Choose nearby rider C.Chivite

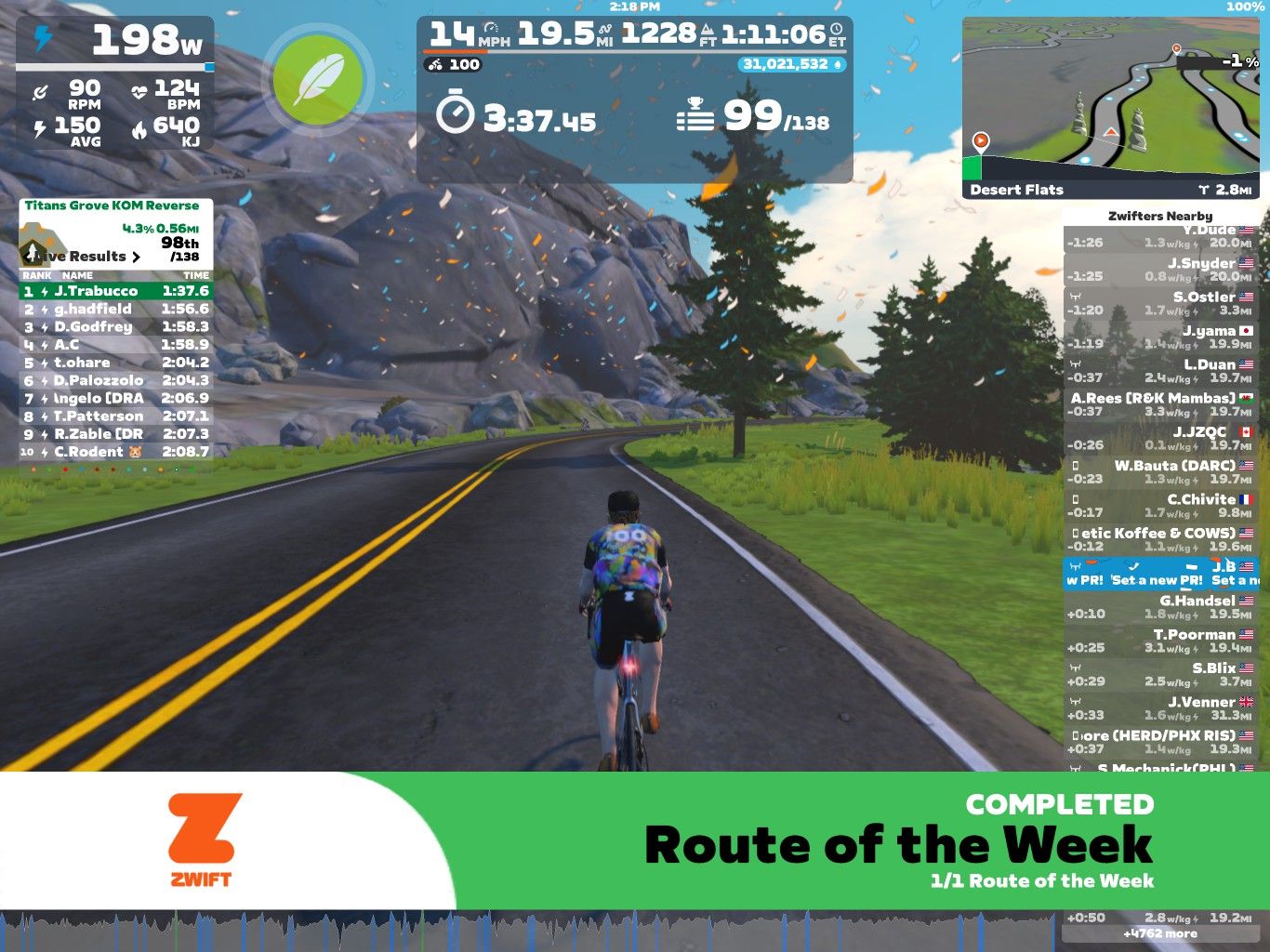[1159, 506]
